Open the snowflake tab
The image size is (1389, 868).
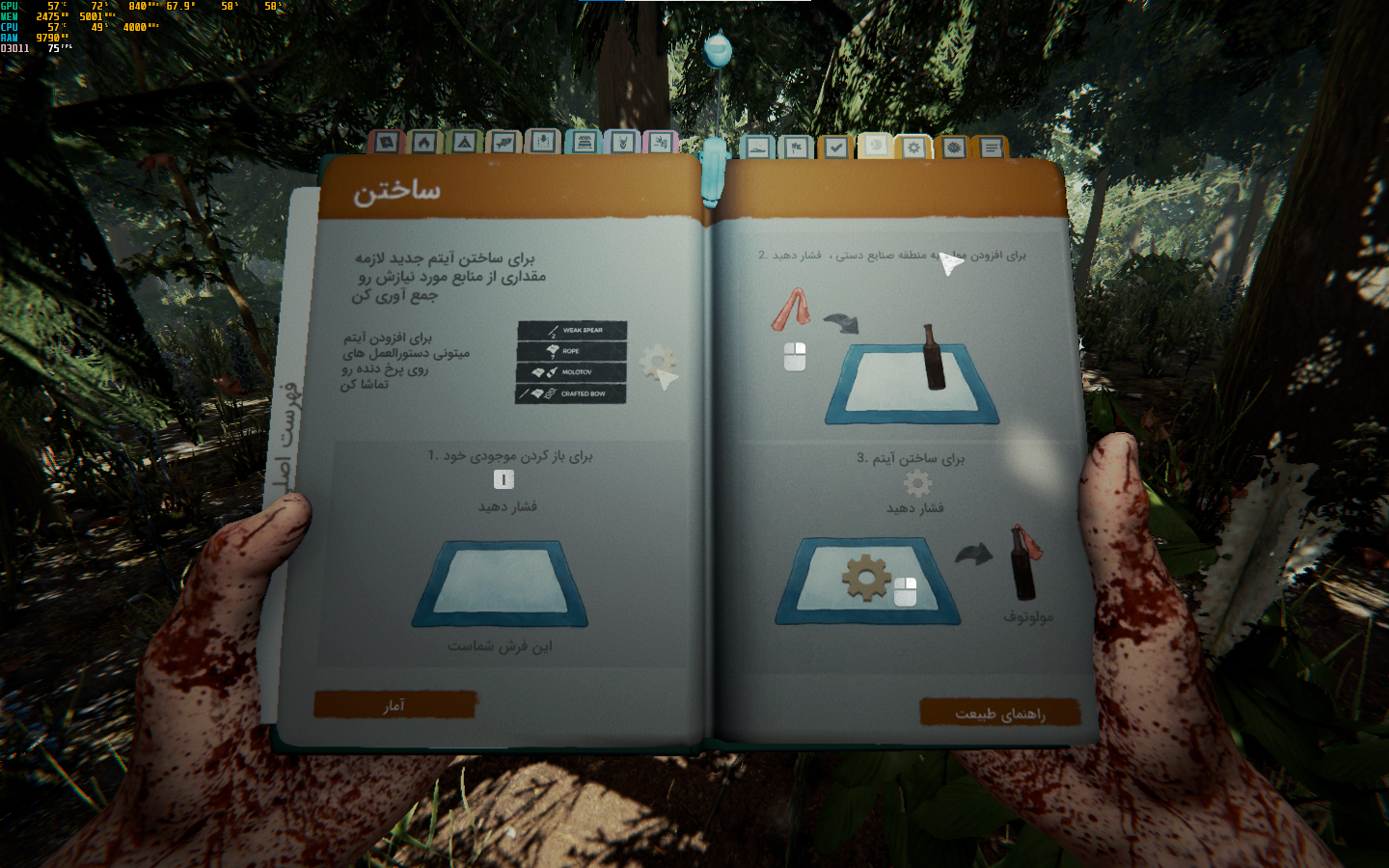click(953, 148)
